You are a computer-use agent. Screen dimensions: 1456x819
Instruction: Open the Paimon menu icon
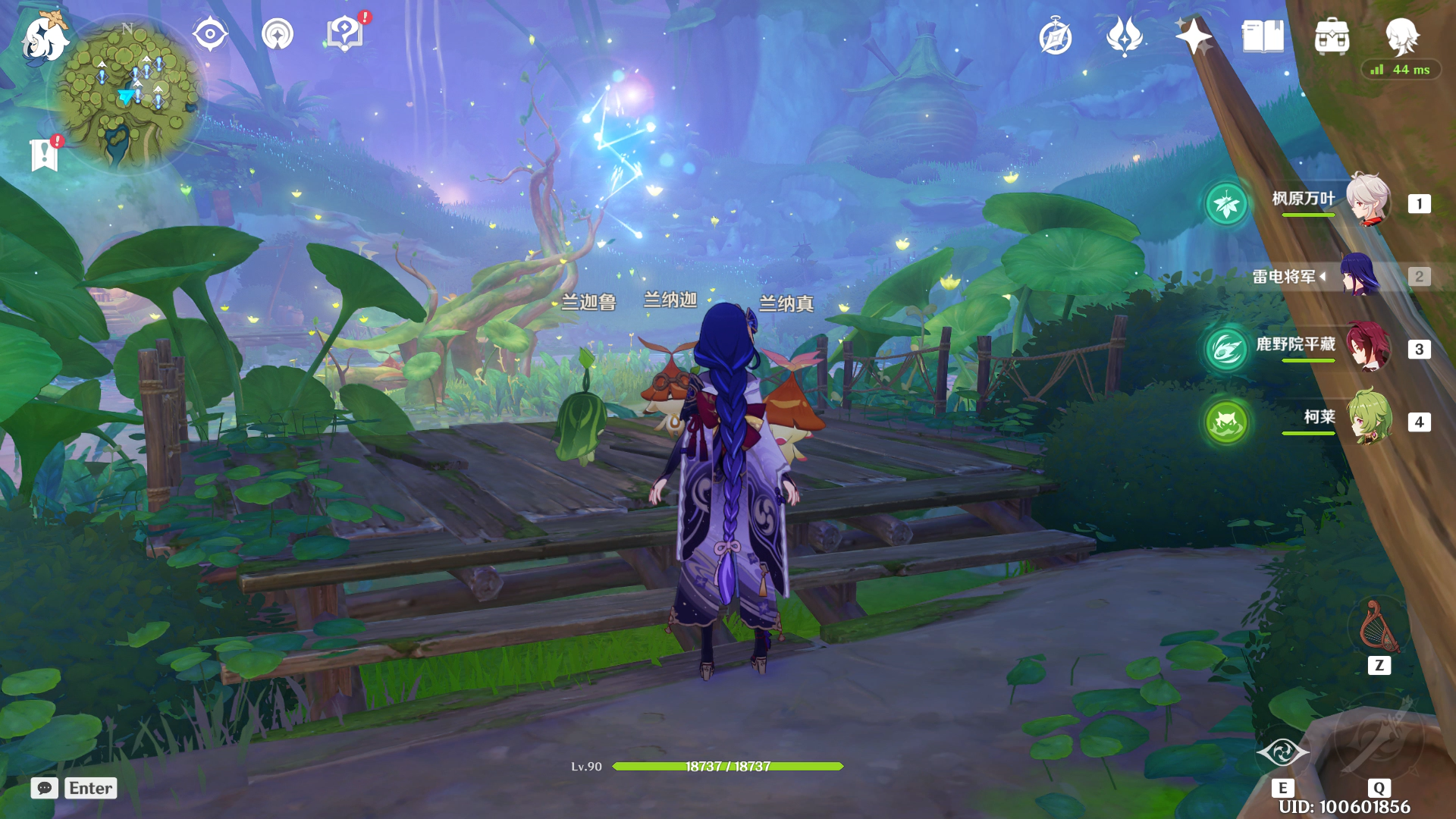click(x=43, y=38)
